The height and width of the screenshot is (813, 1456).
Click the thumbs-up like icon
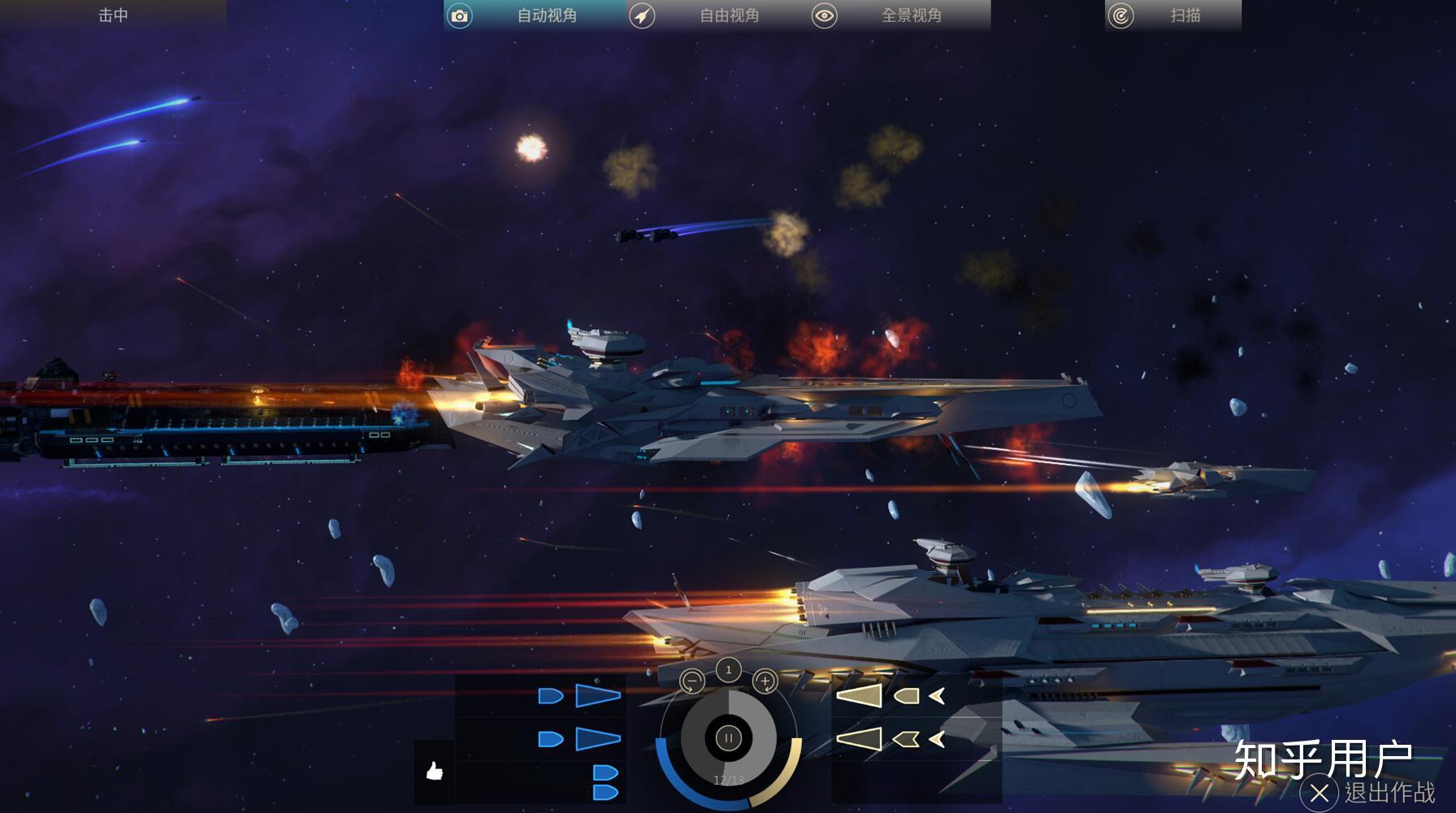(434, 772)
